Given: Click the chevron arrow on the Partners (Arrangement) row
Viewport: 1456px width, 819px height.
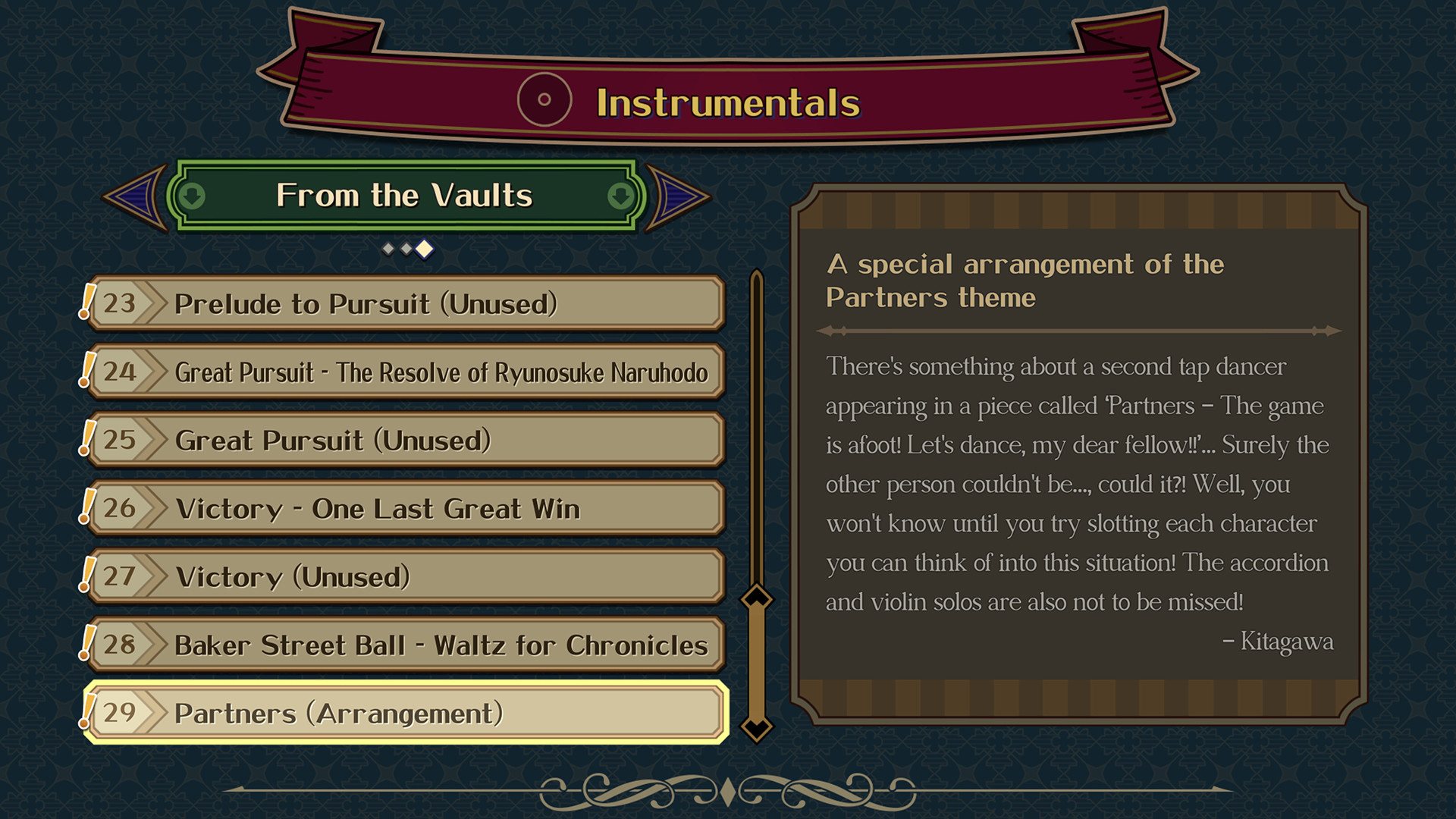Looking at the screenshot, I should click(152, 713).
